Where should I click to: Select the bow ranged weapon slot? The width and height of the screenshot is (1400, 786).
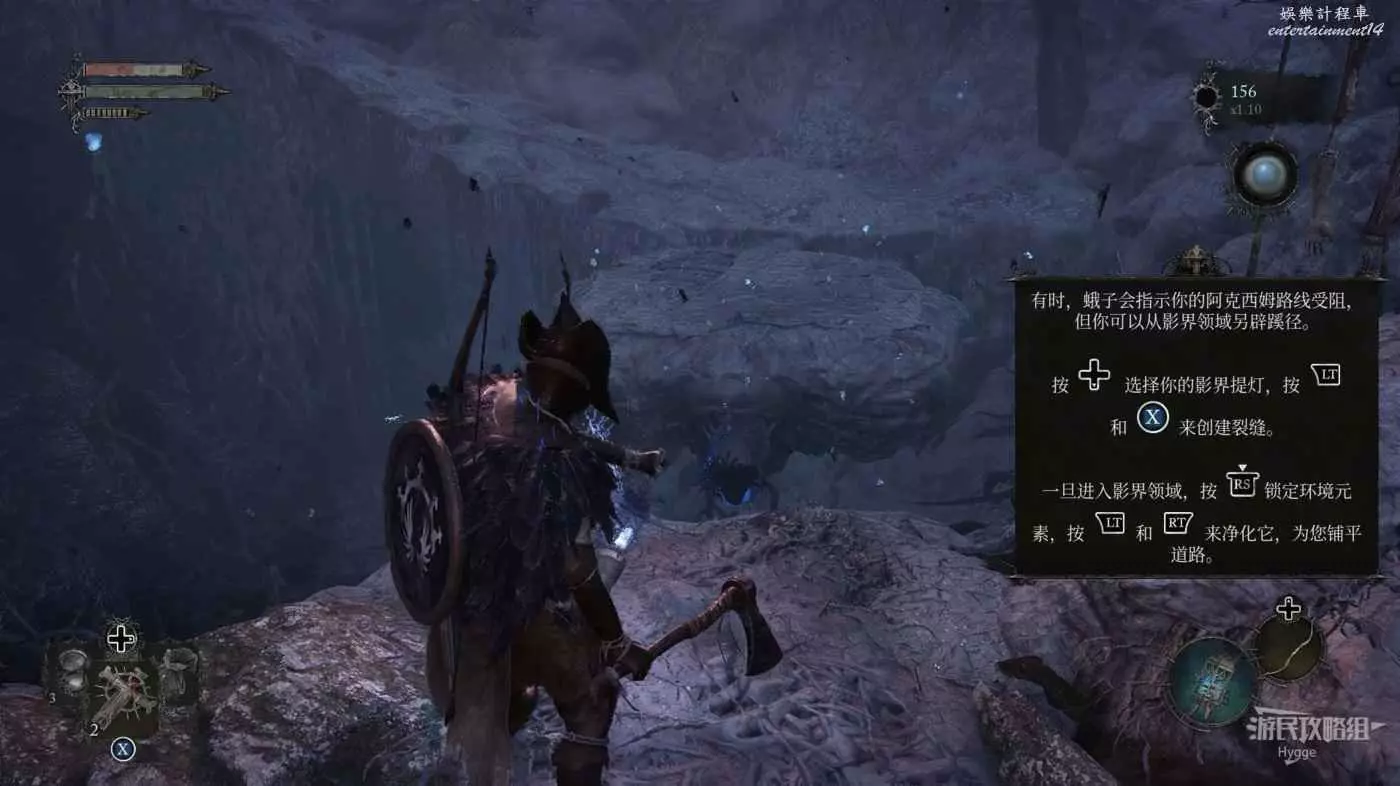[x=1289, y=648]
